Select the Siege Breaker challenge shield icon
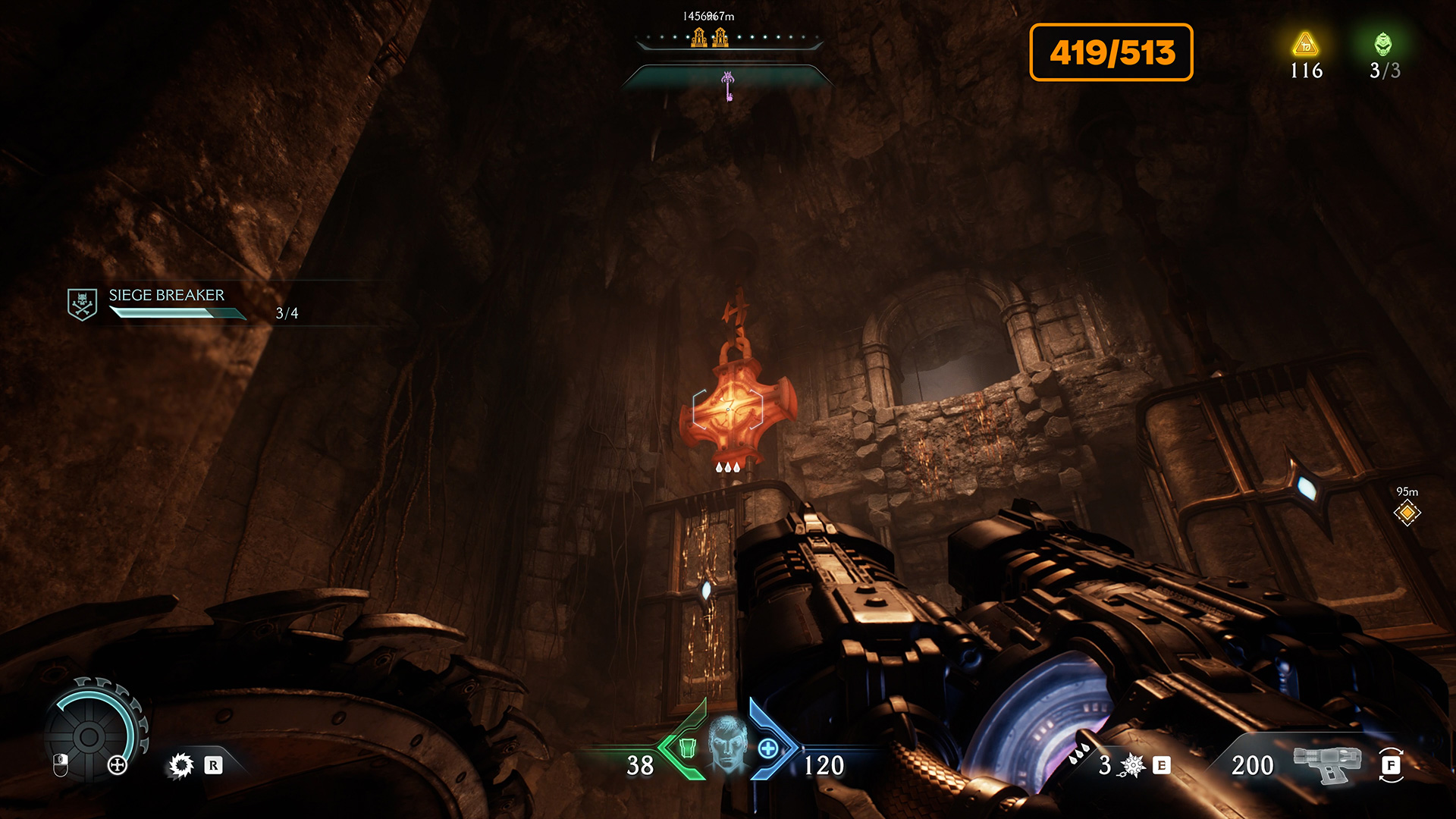The height and width of the screenshot is (819, 1456). click(x=82, y=304)
